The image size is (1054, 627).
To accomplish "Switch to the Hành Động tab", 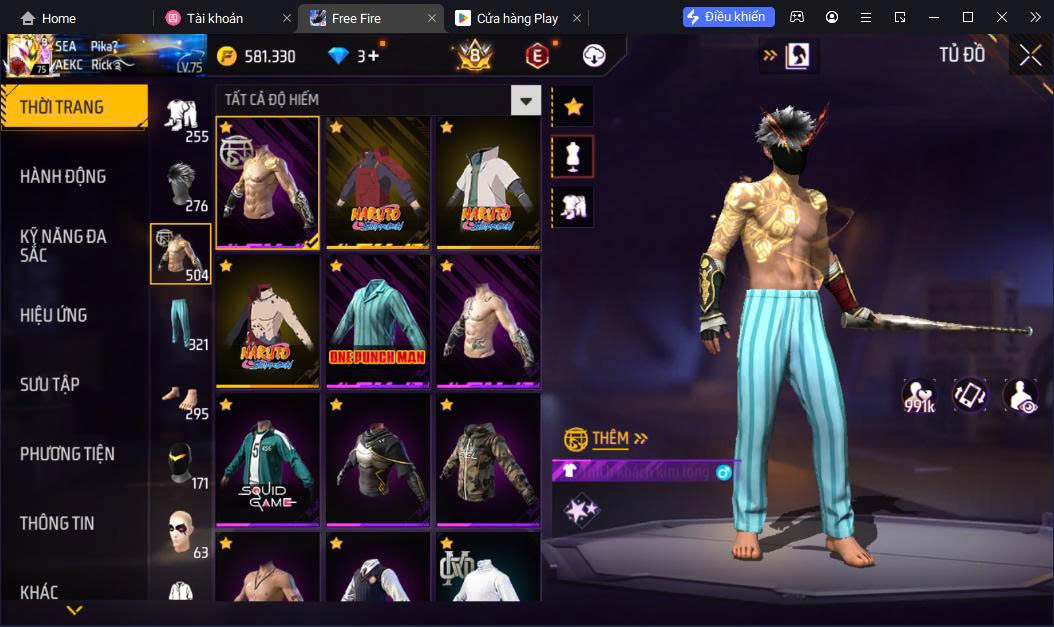I will pos(63,177).
